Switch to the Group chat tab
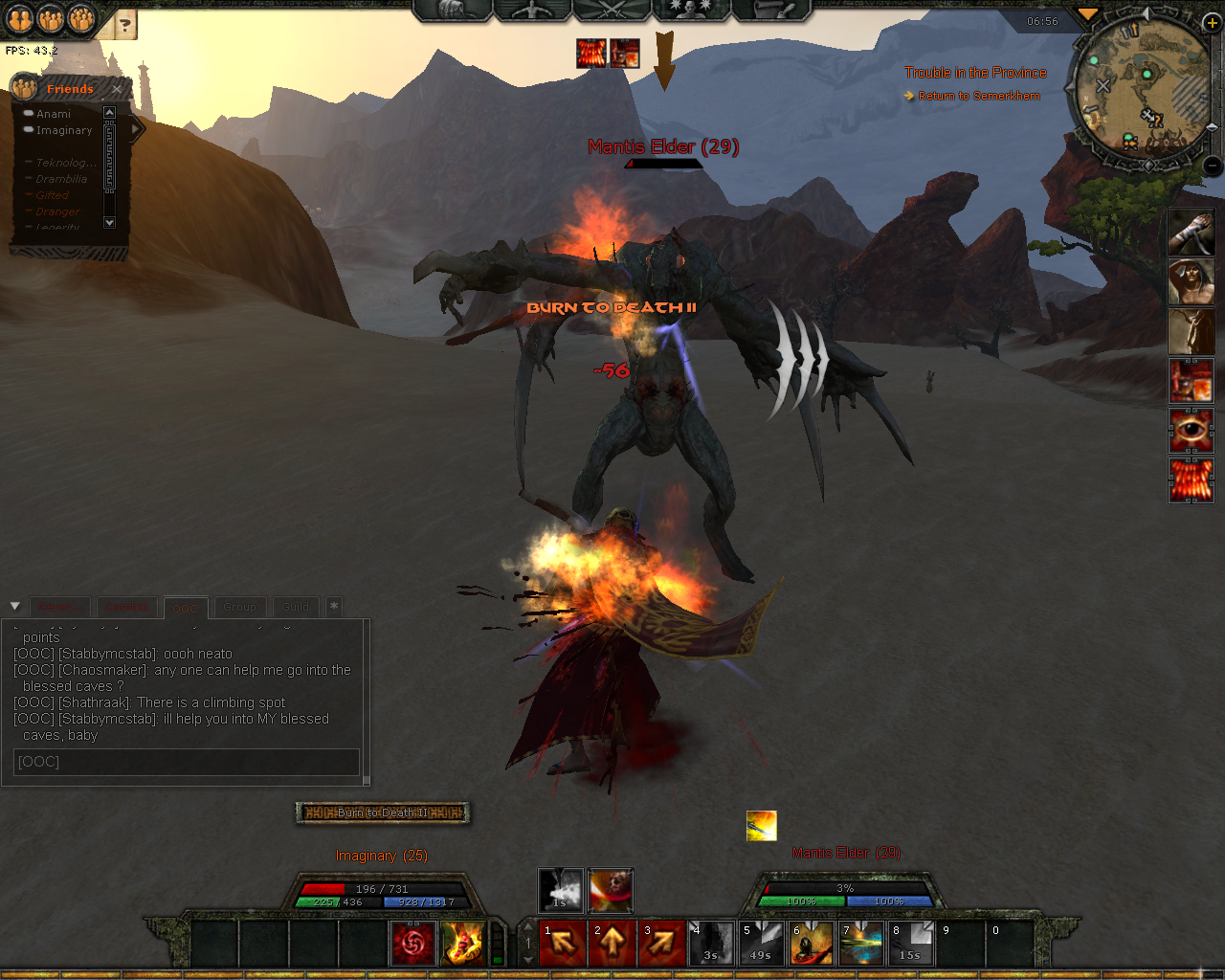The height and width of the screenshot is (980, 1225). (x=239, y=607)
